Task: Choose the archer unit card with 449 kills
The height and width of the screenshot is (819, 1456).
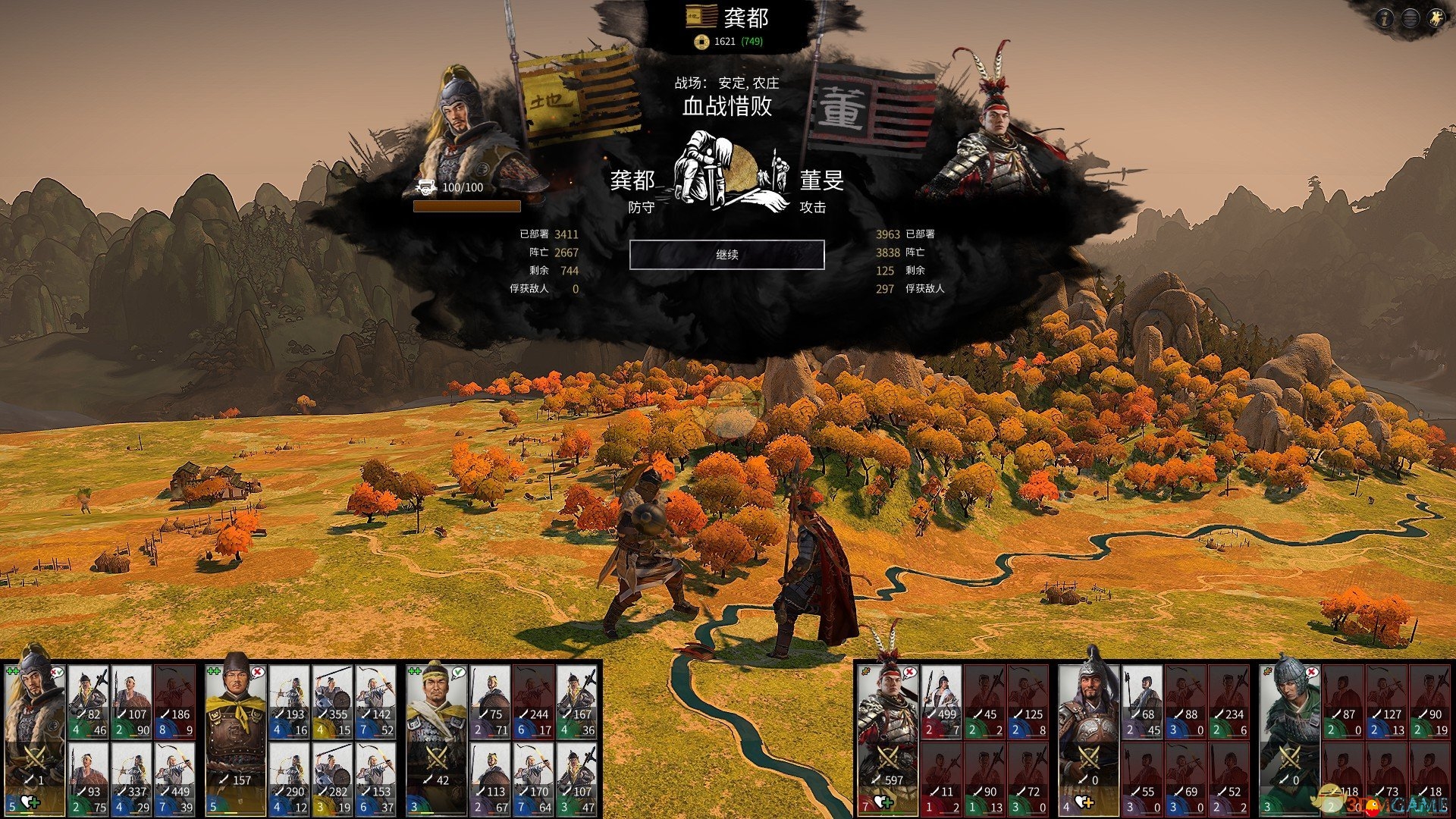Action: [174, 777]
